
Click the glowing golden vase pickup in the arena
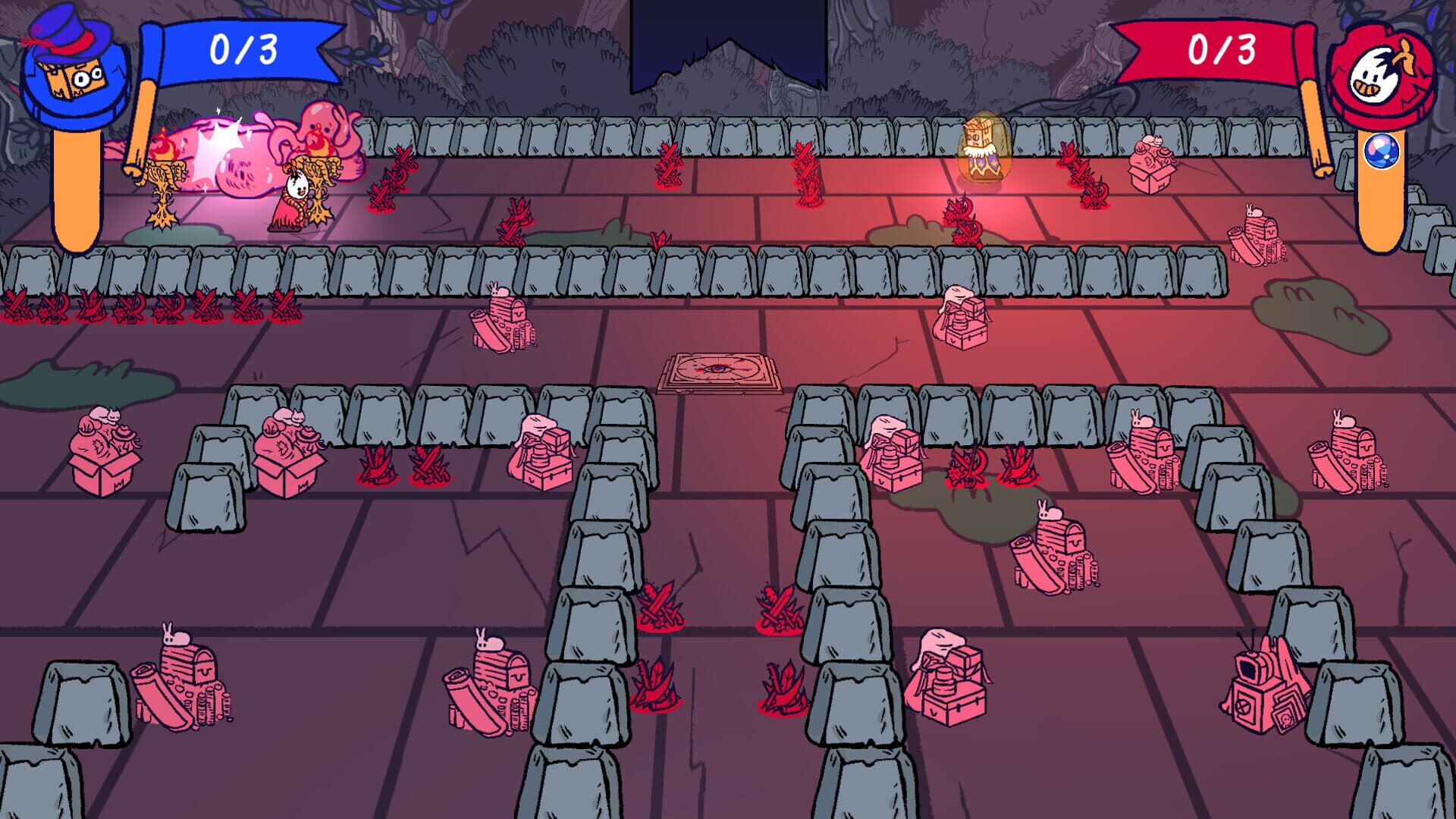982,149
